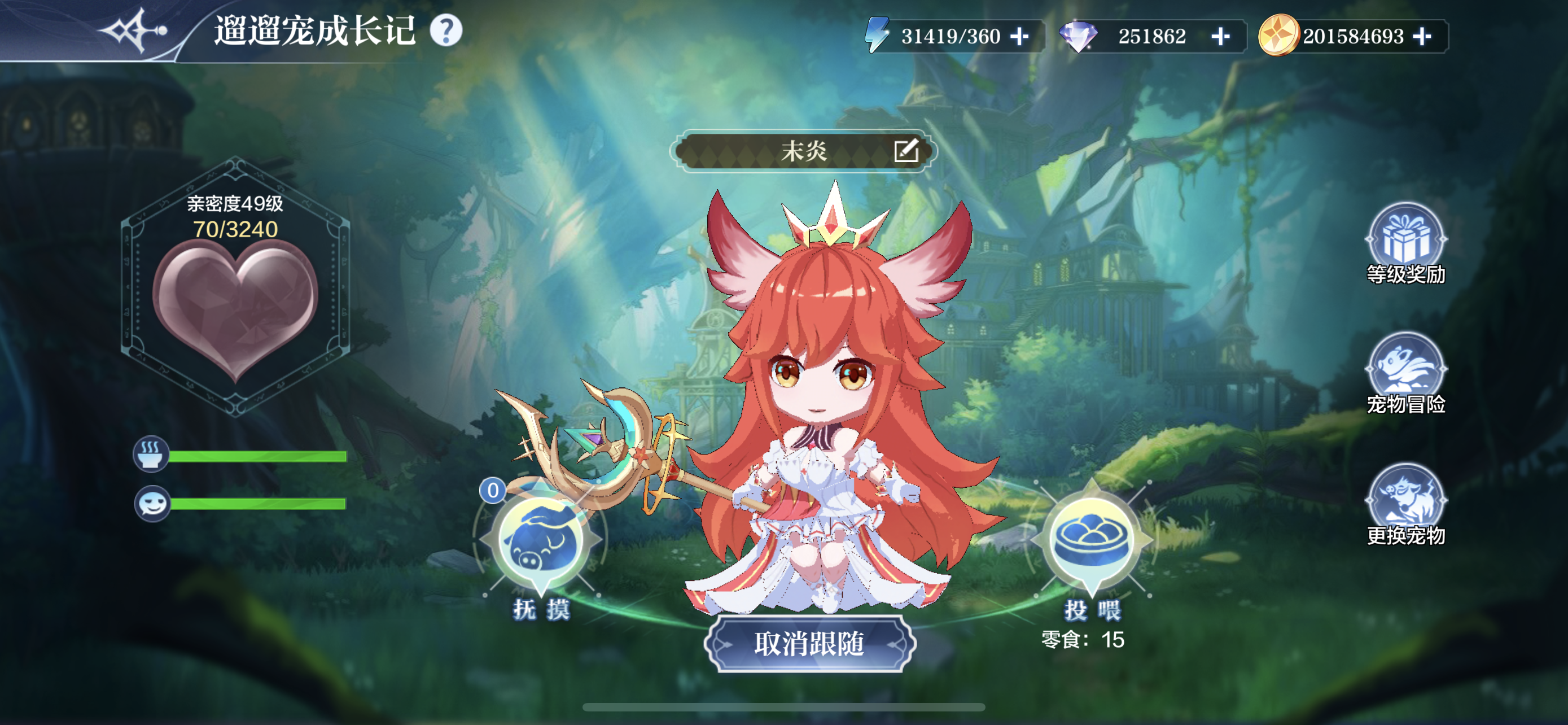Add gold coins using the plus button
The image size is (1568, 725).
point(1422,37)
